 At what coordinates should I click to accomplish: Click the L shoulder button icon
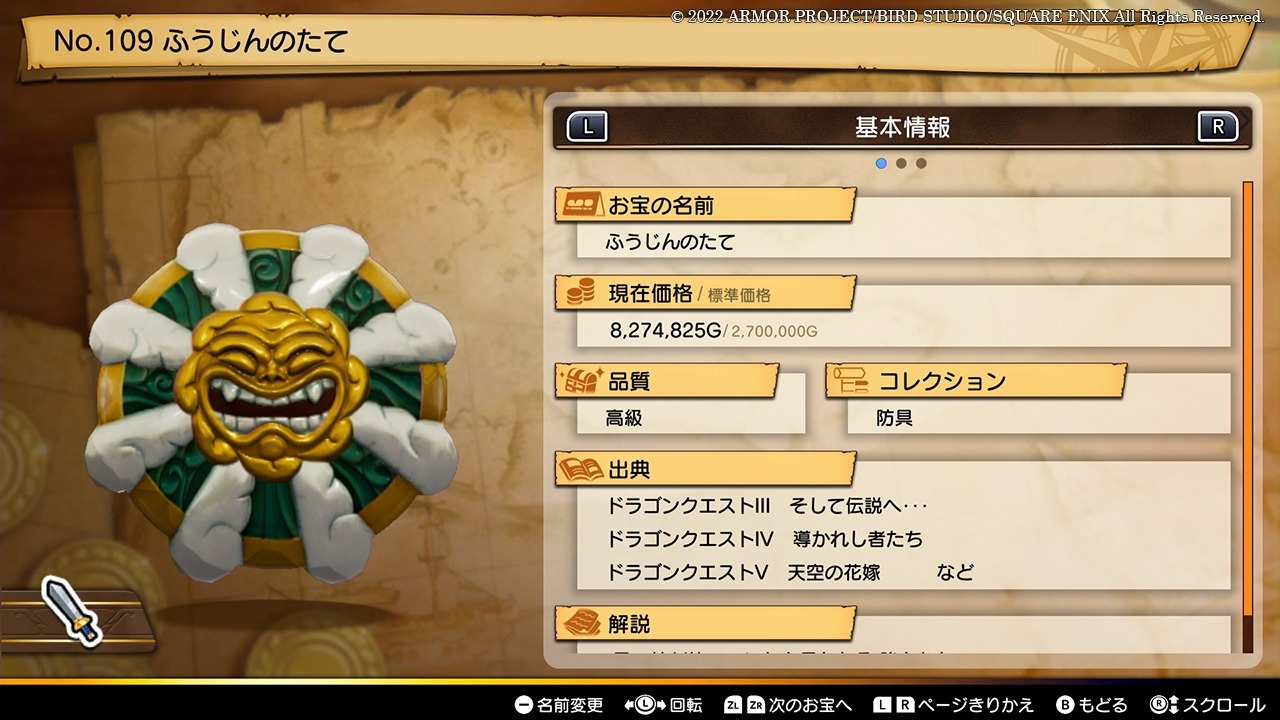[587, 126]
